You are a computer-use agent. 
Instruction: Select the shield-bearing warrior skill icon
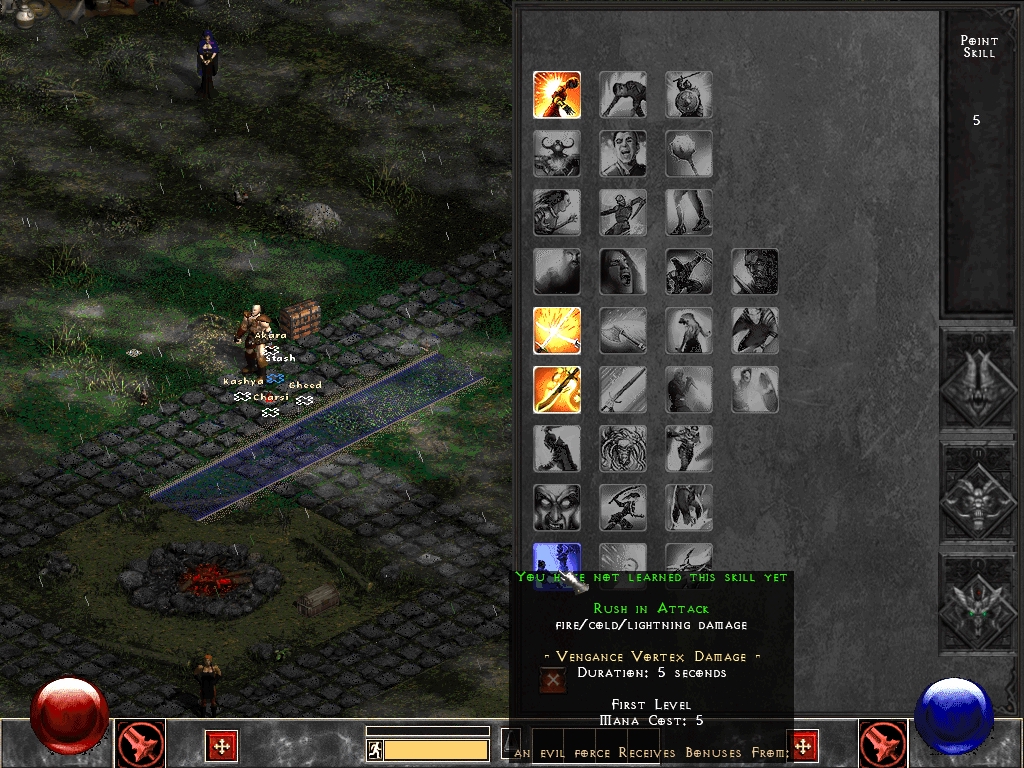(689, 95)
